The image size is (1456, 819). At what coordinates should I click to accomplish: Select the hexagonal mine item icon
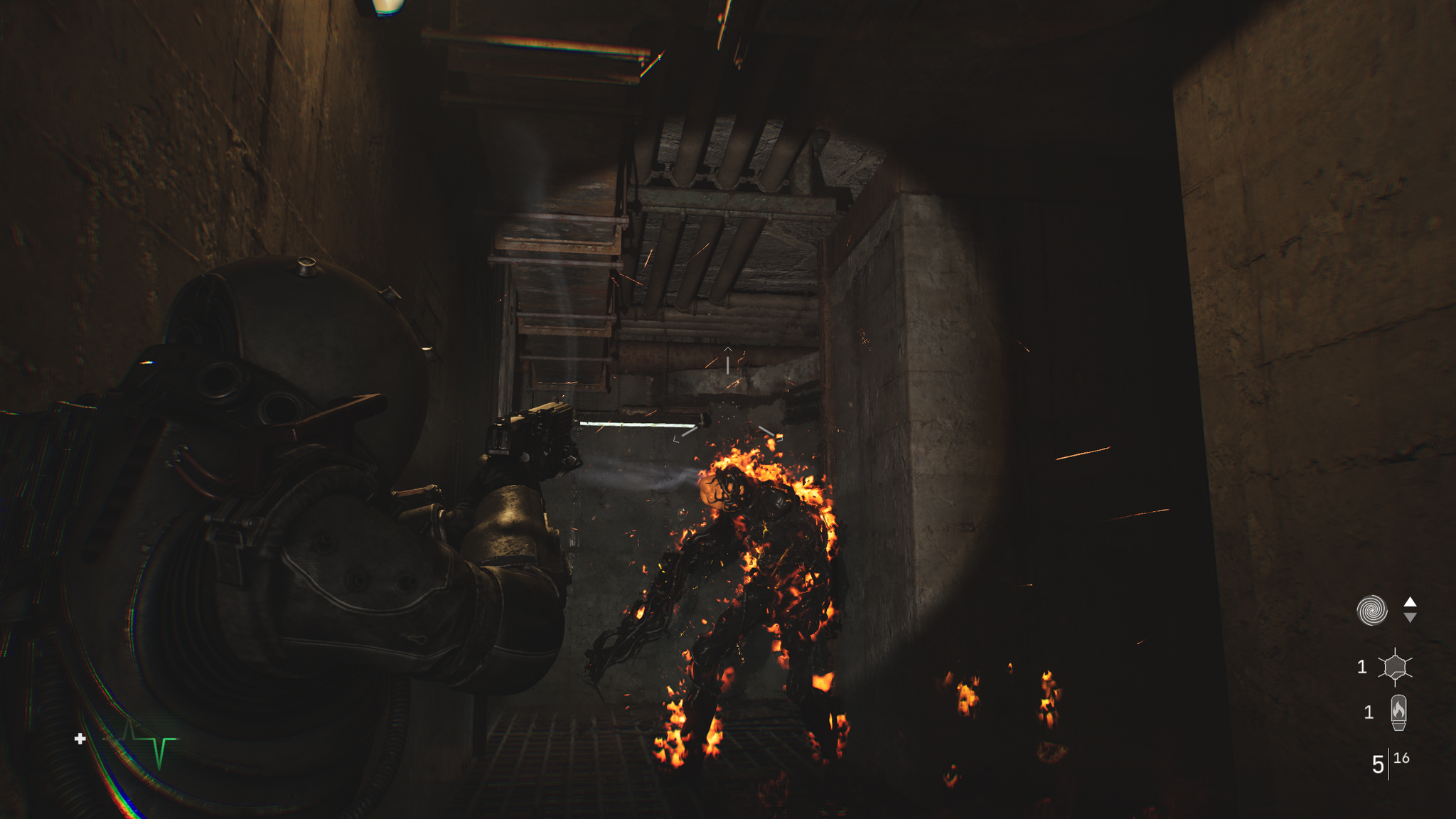[1395, 667]
